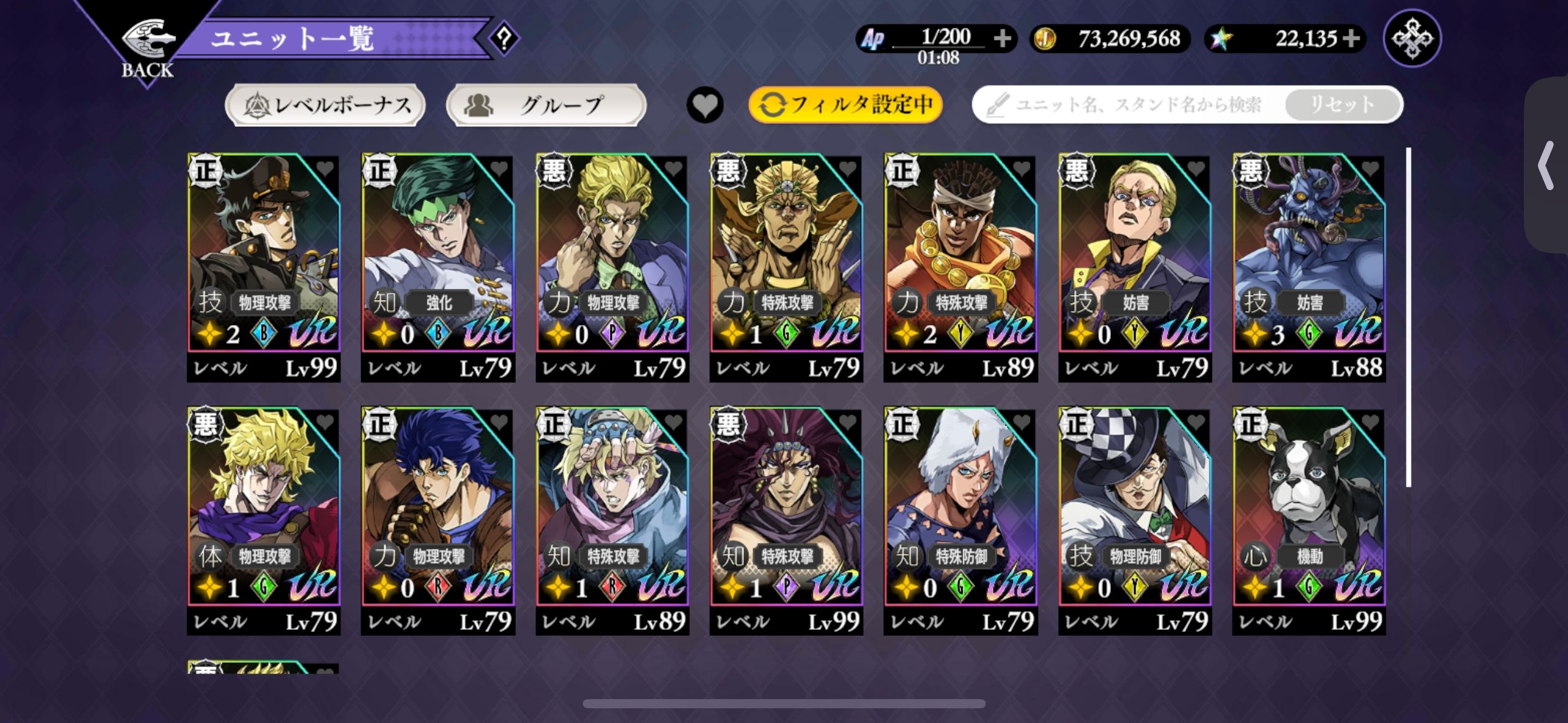The width and height of the screenshot is (1568, 723).
Task: Pick the black-and-white dog unit card
Action: pyautogui.click(x=1309, y=512)
